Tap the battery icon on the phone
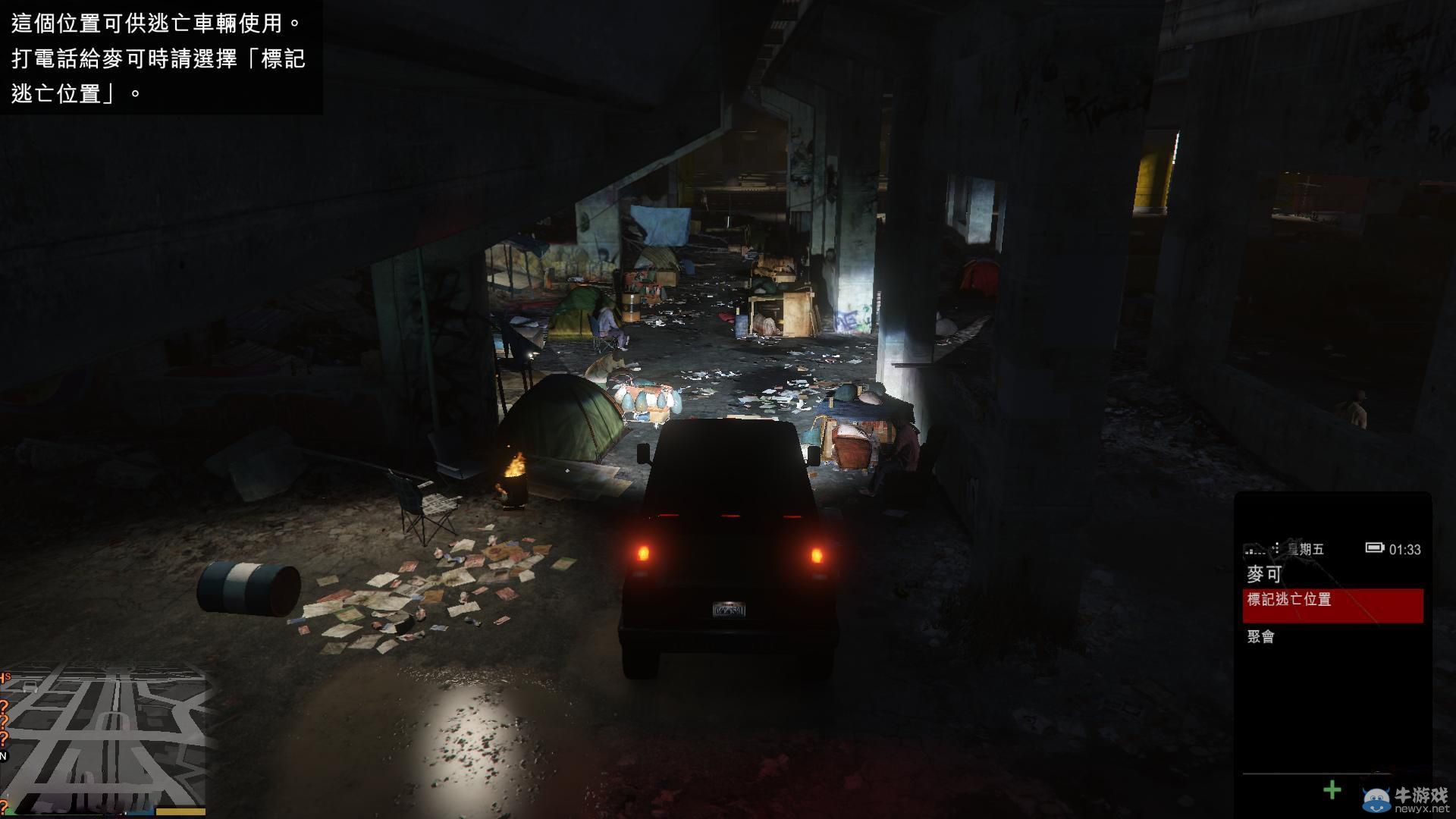The image size is (1456, 819). click(x=1375, y=548)
